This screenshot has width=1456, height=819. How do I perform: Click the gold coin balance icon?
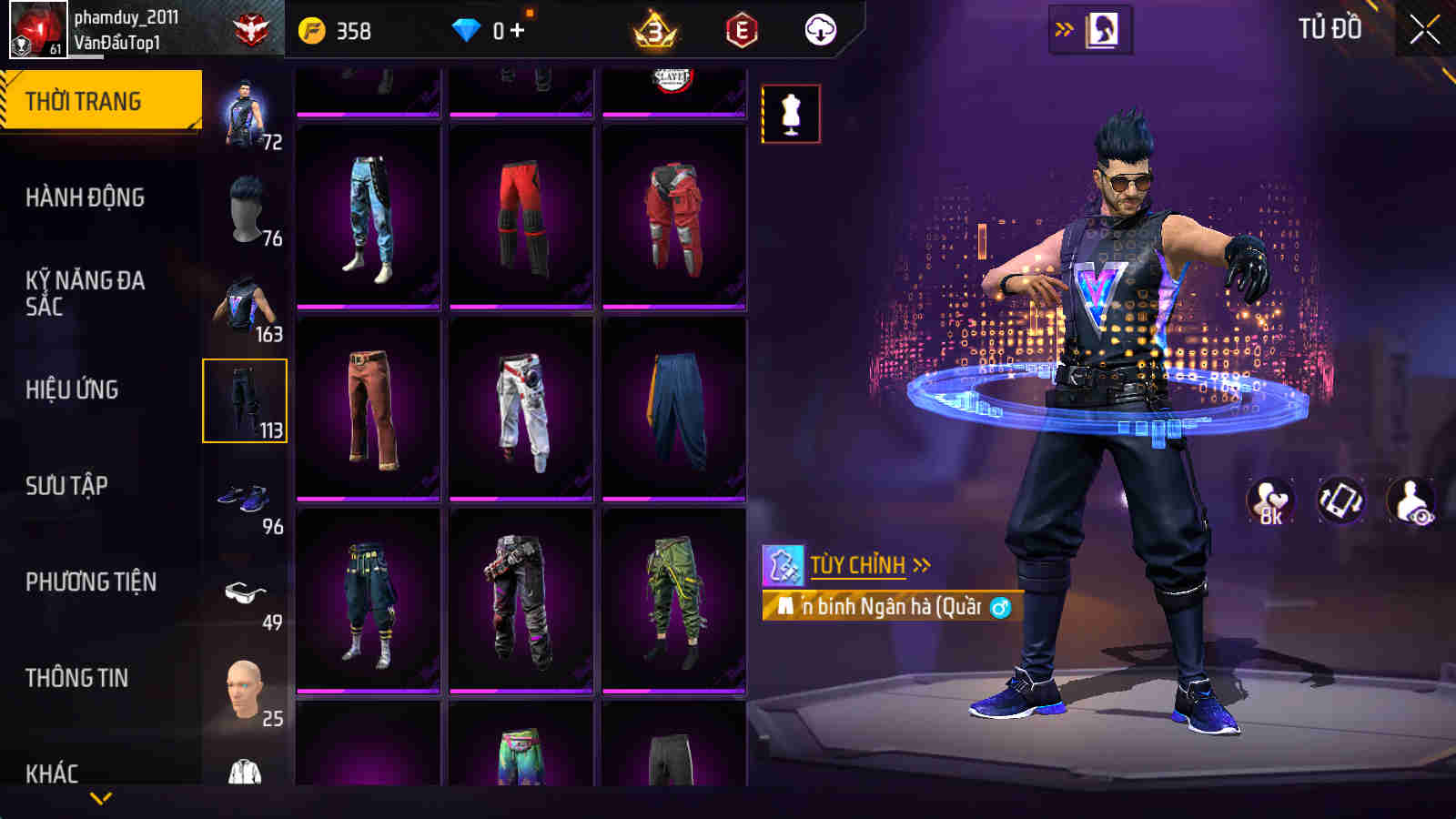point(312,30)
